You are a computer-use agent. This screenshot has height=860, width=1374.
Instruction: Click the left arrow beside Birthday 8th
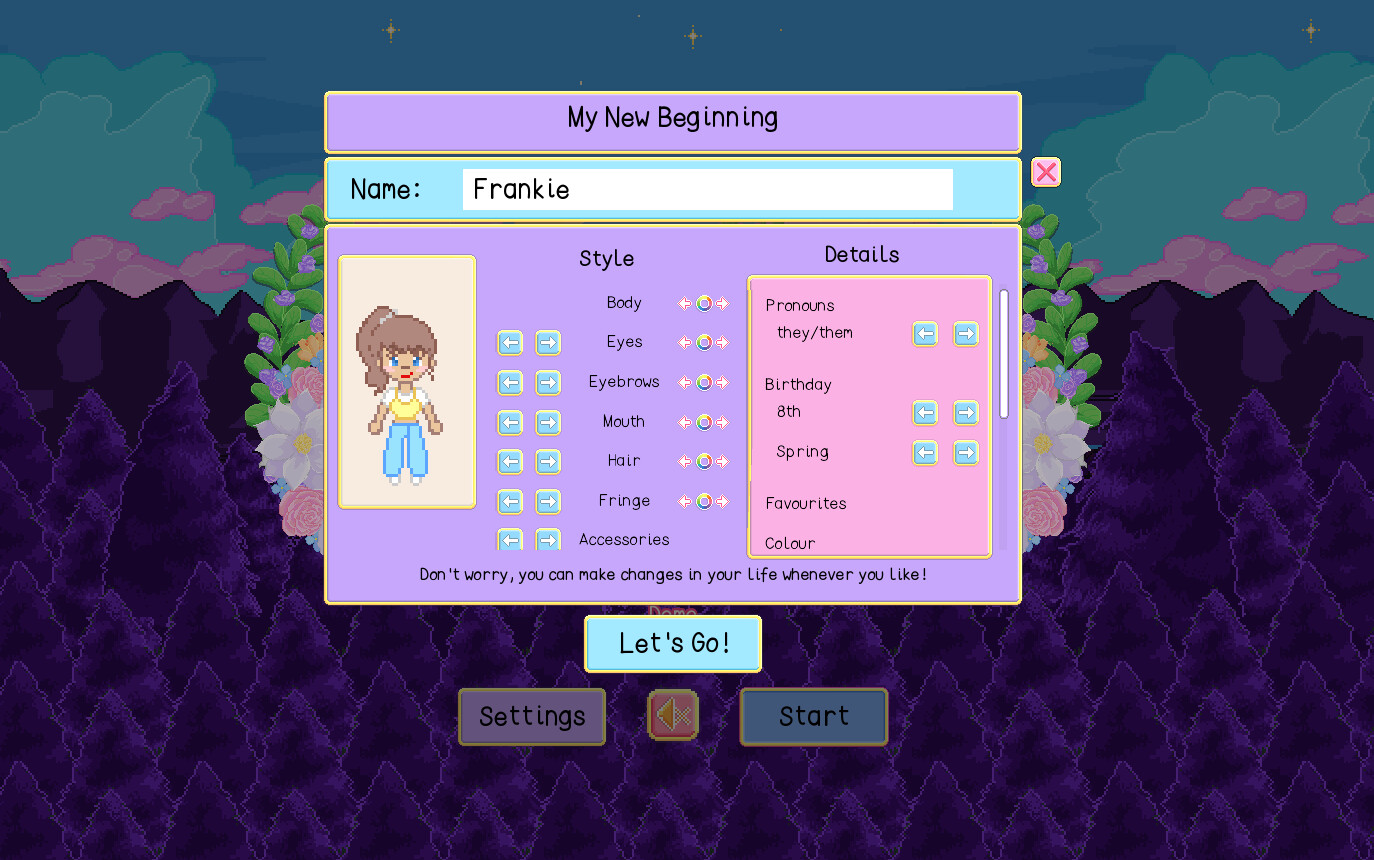point(925,413)
